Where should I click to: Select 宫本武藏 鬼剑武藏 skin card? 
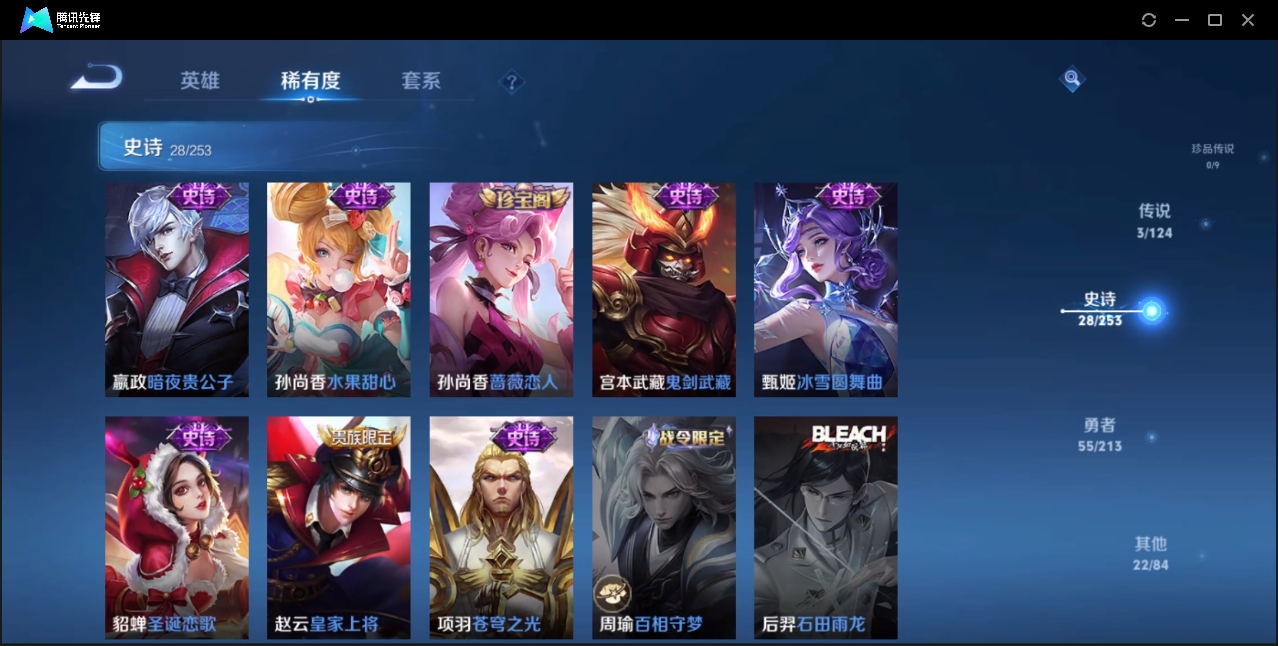(664, 290)
